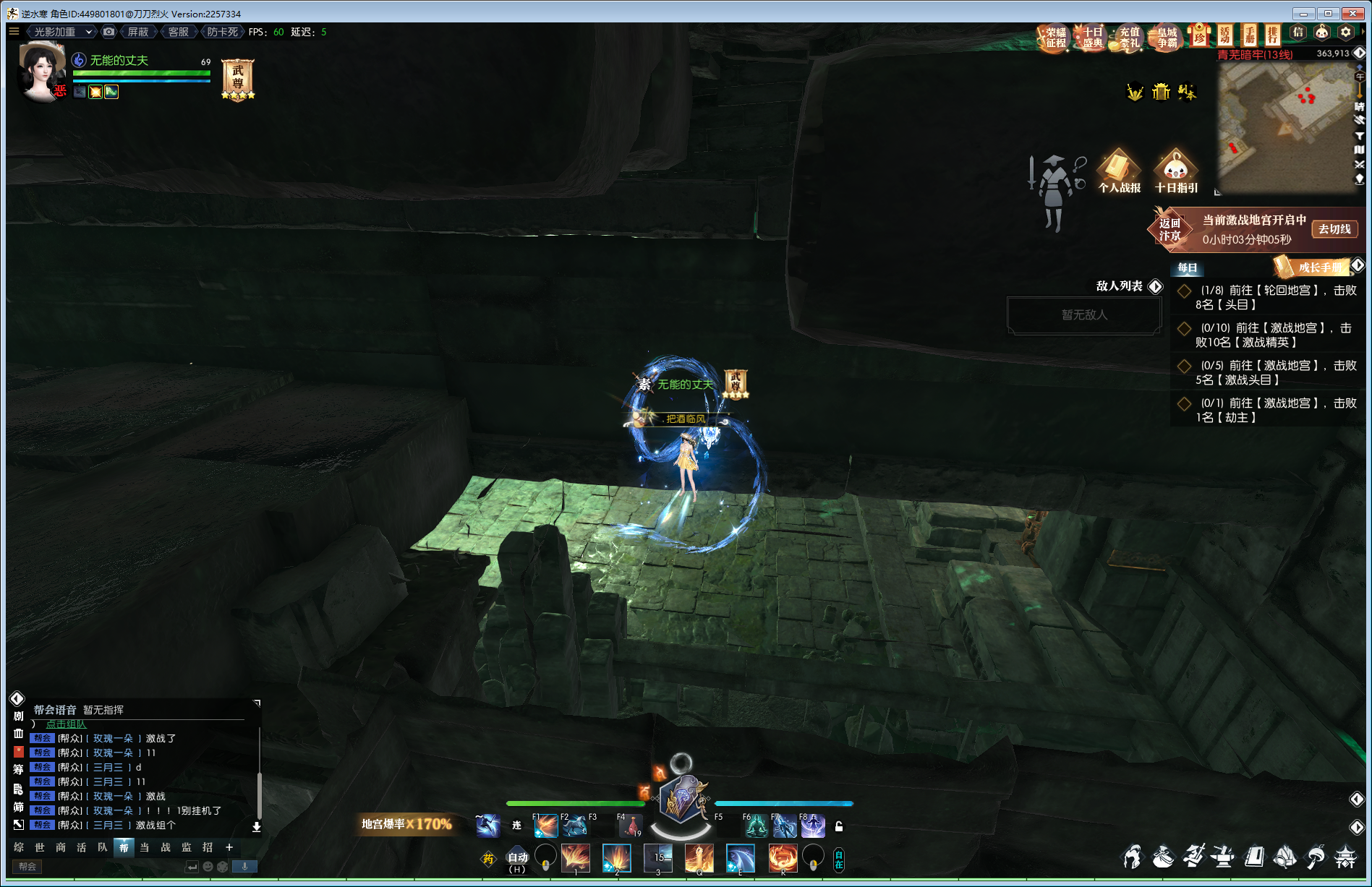Click the 去切线 switch-line button
Image resolution: width=1372 pixels, height=887 pixels.
tap(1334, 229)
